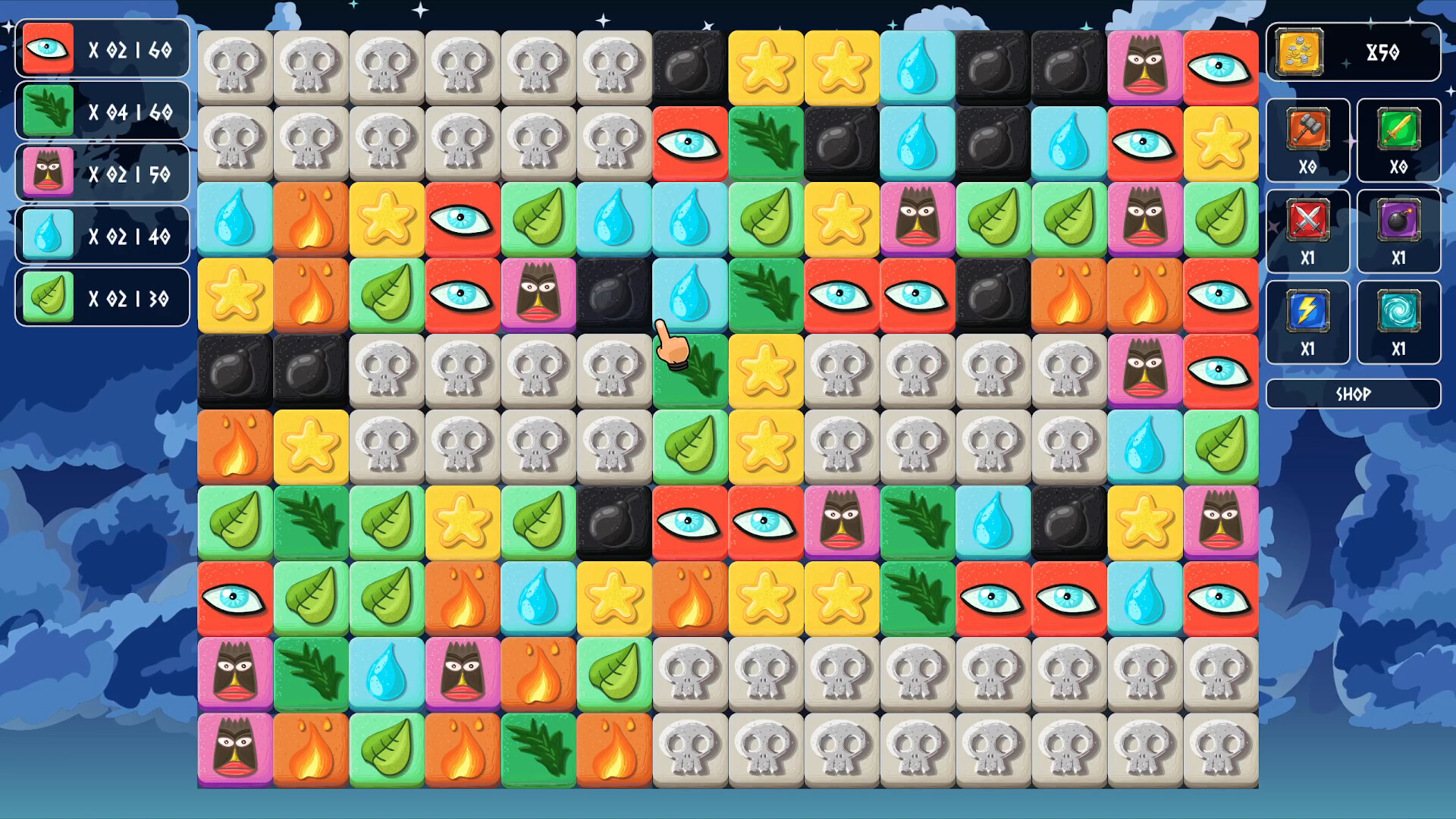Click the gold coin counter icon
This screenshot has height=819, width=1456.
tap(1298, 53)
